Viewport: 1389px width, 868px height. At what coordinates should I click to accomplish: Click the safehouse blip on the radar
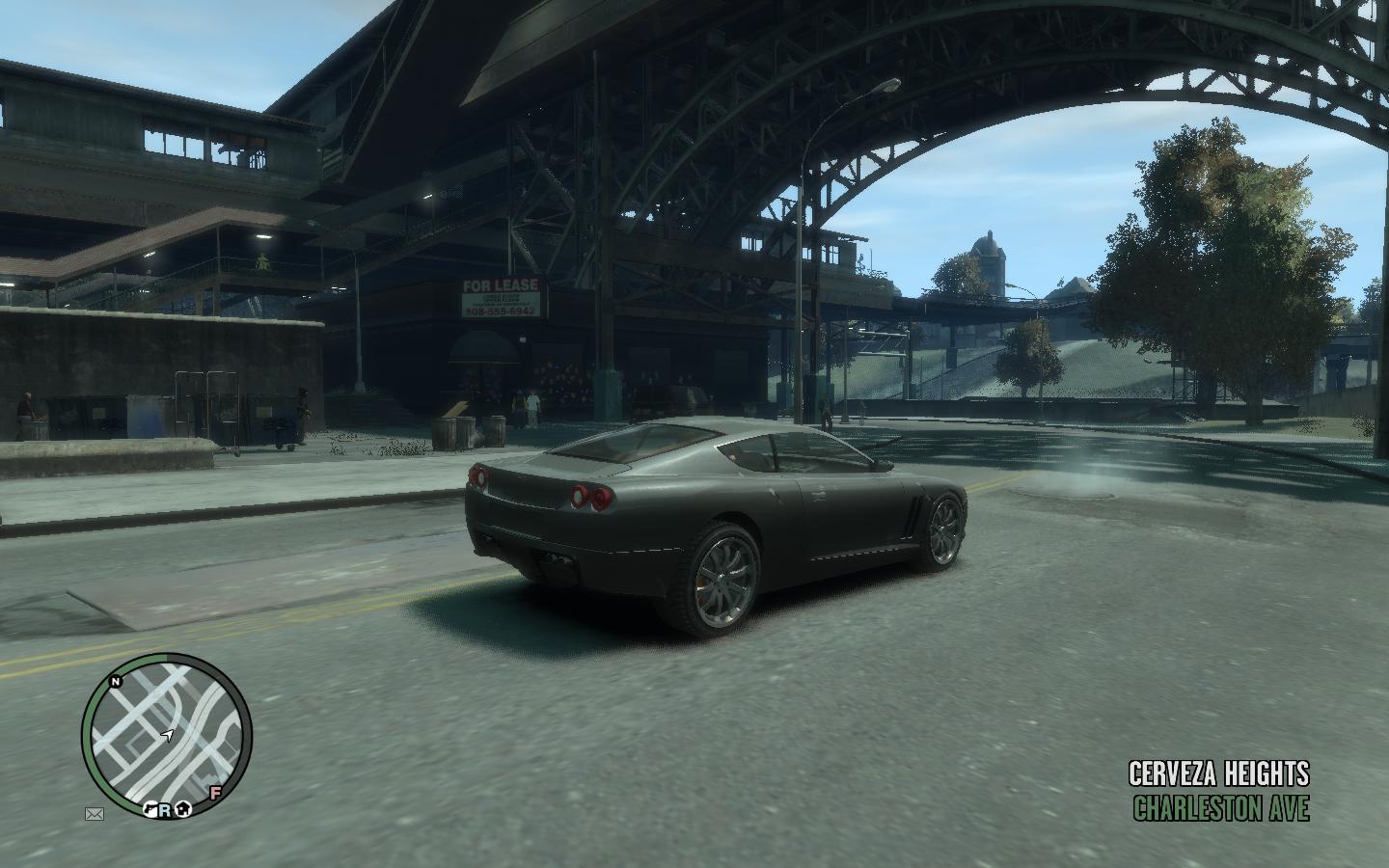[181, 809]
